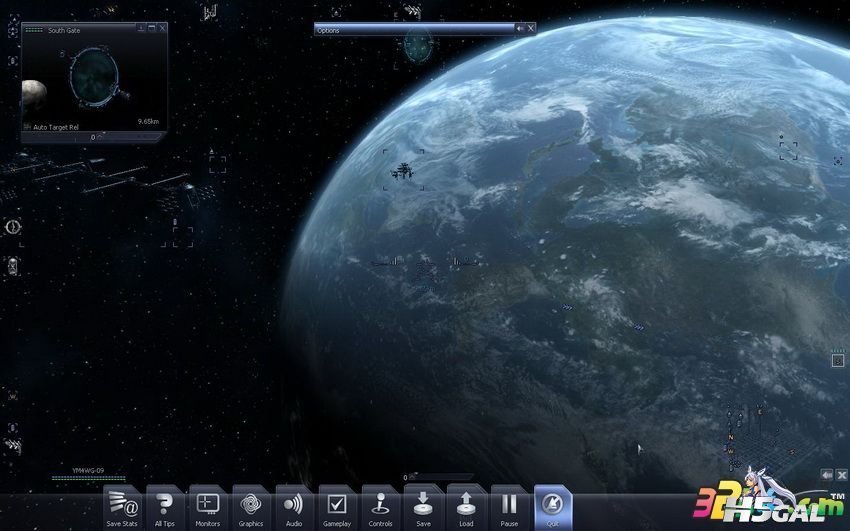Open the Monitors settings
Image resolution: width=850 pixels, height=531 pixels.
208,506
